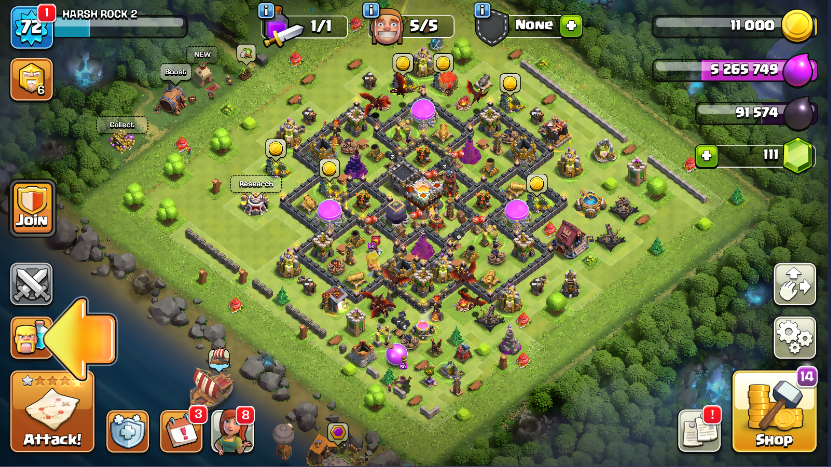Open the league badge button
Viewport: 831px width, 467px height.
(x=30, y=79)
